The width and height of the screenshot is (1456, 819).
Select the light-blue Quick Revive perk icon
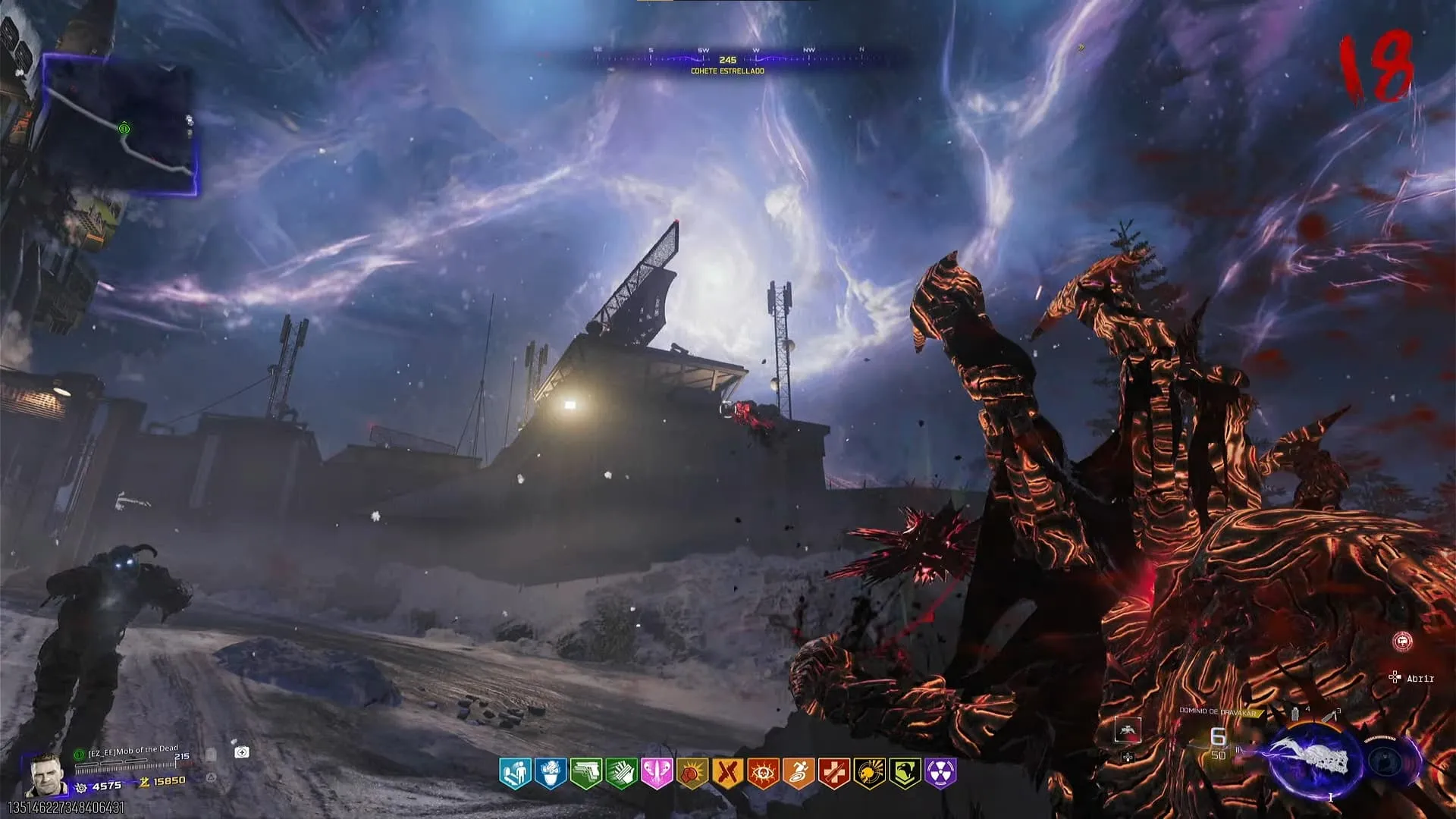tap(515, 773)
